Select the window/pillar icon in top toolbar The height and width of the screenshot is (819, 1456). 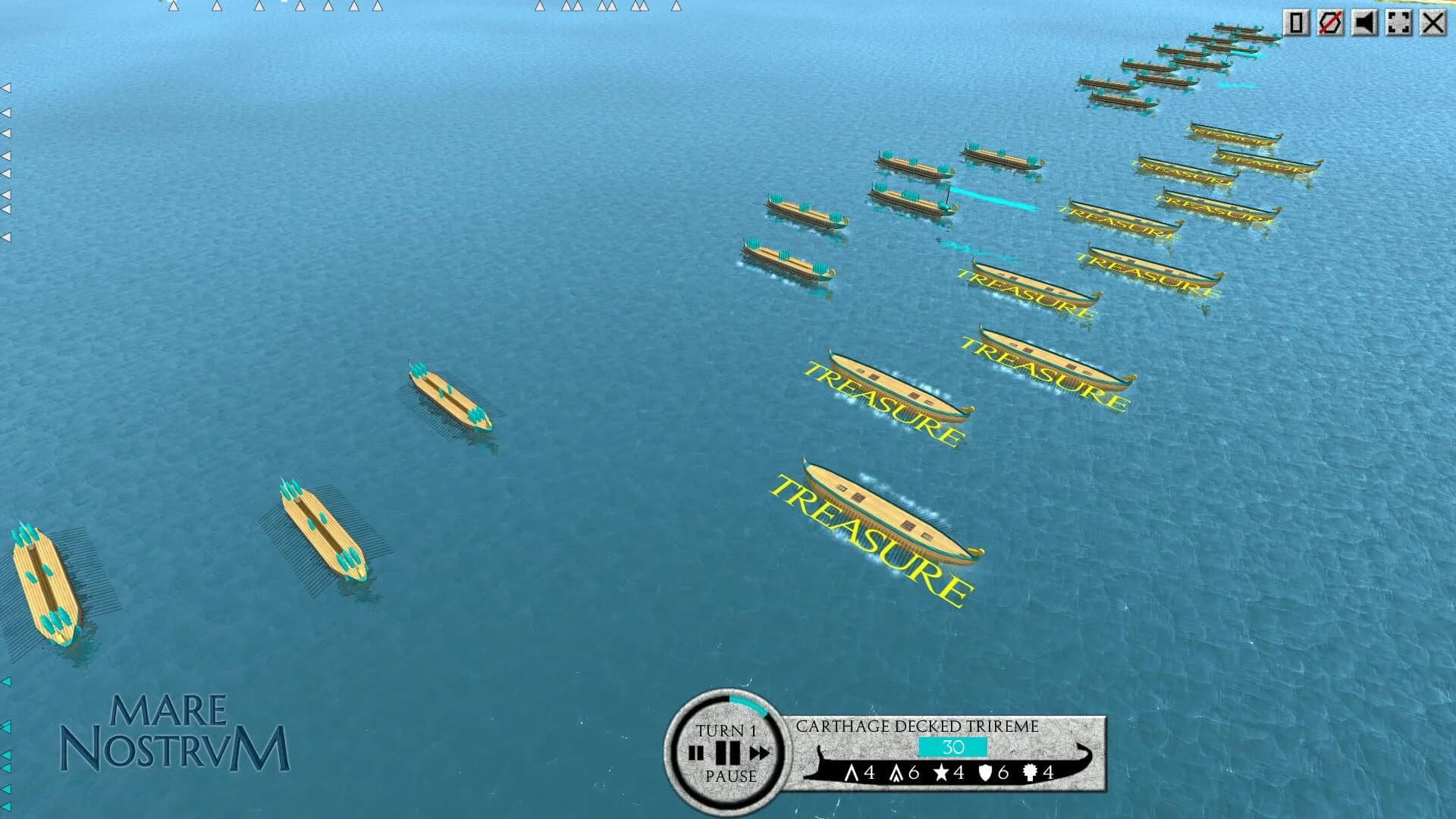1298,23
